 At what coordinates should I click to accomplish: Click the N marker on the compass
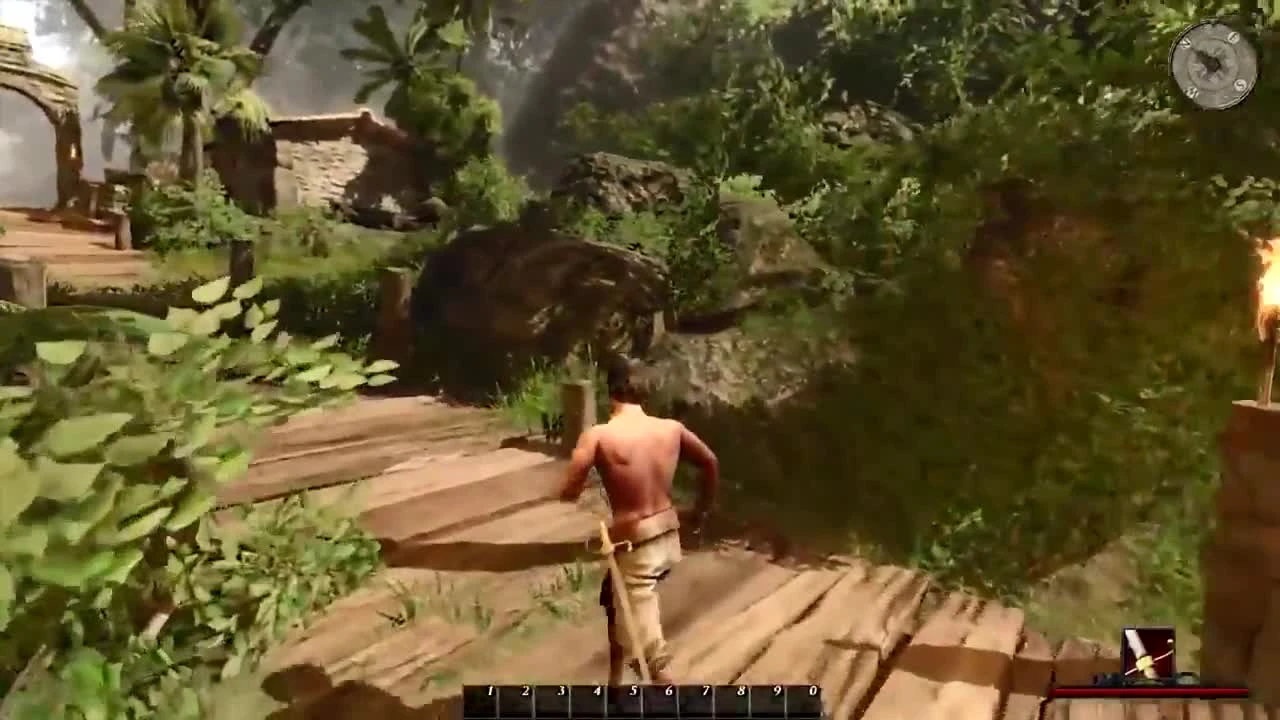click(1186, 43)
